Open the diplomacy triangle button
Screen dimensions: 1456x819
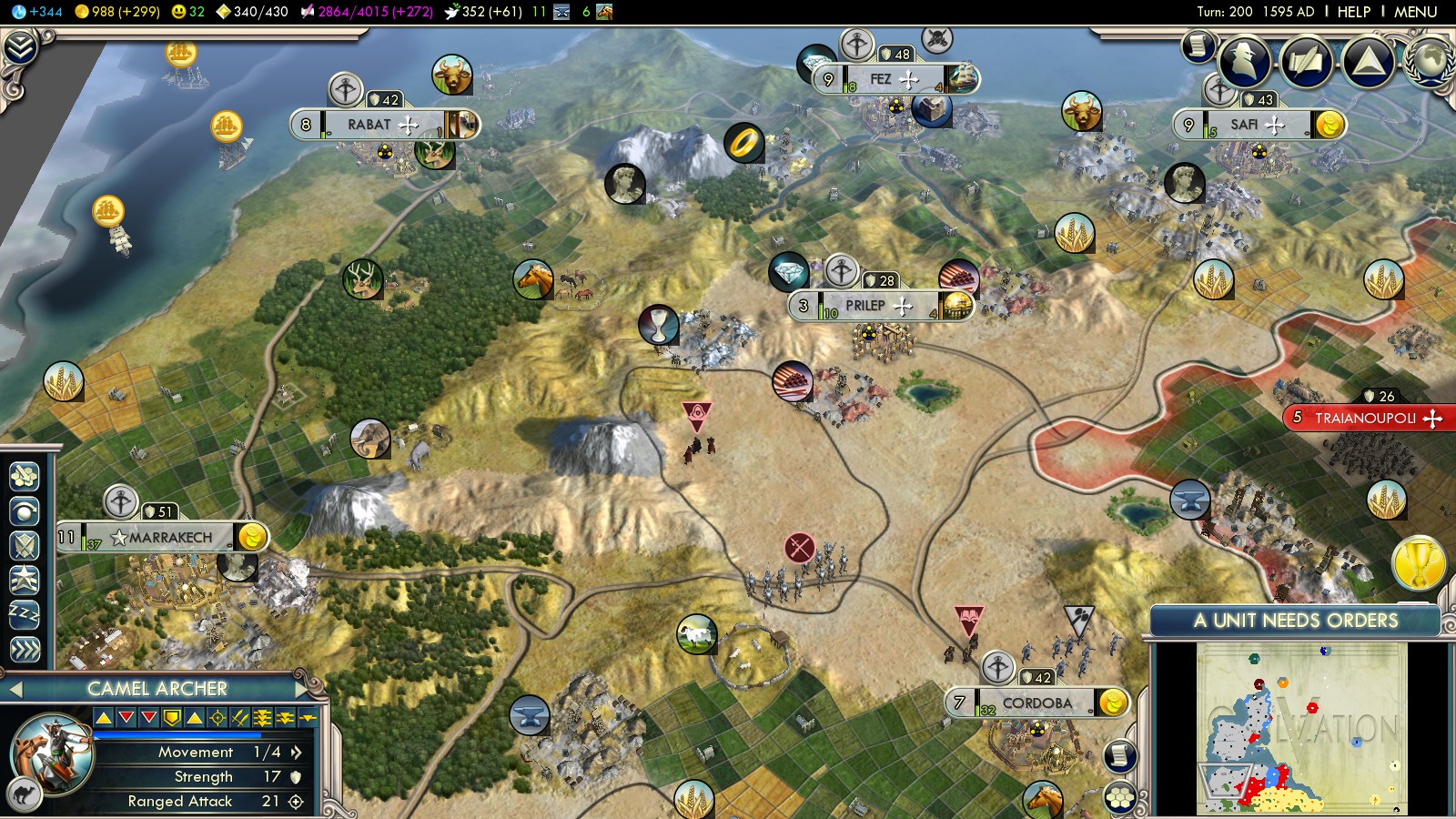(x=1368, y=61)
